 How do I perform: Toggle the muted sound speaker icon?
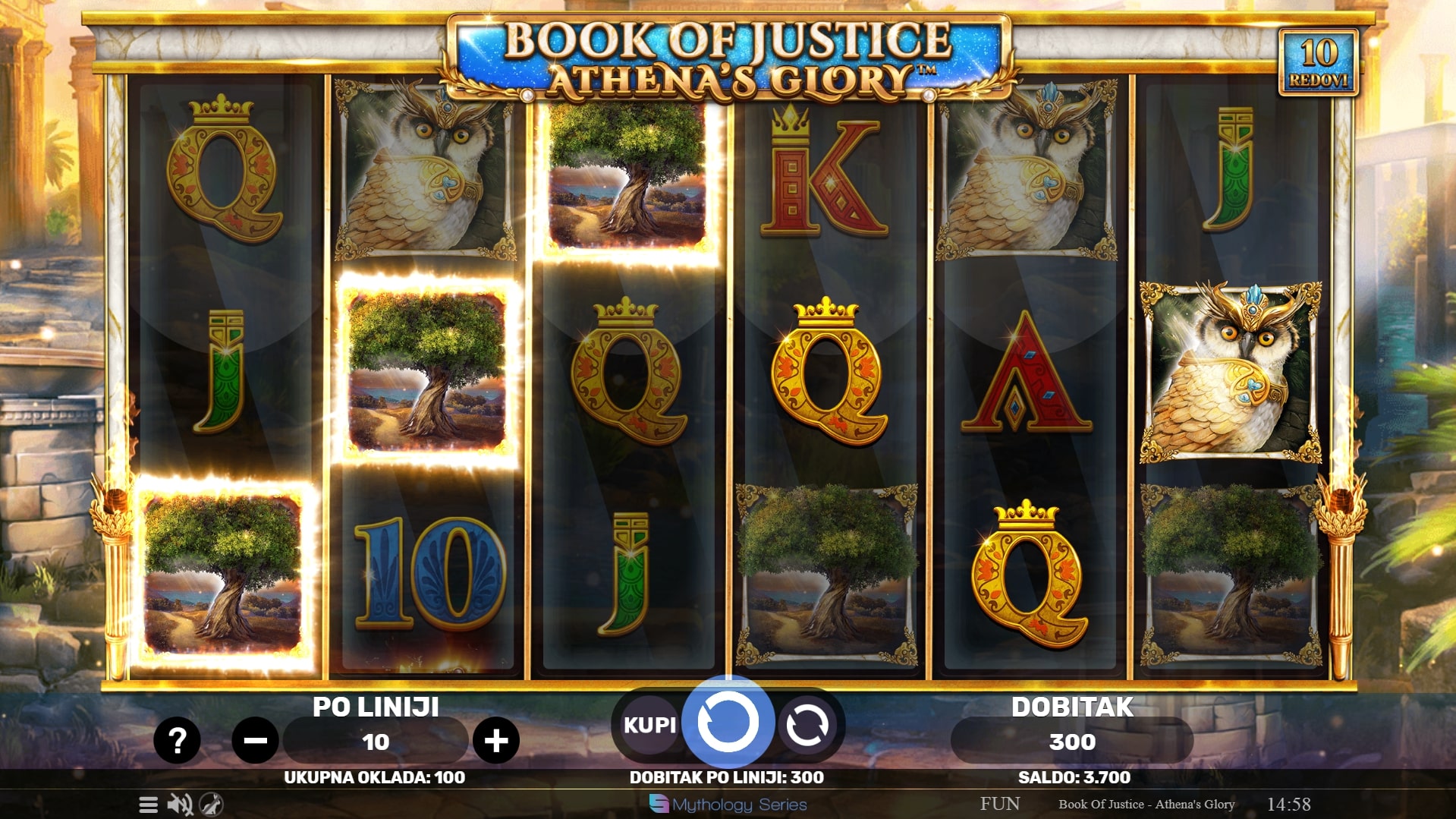tap(180, 805)
